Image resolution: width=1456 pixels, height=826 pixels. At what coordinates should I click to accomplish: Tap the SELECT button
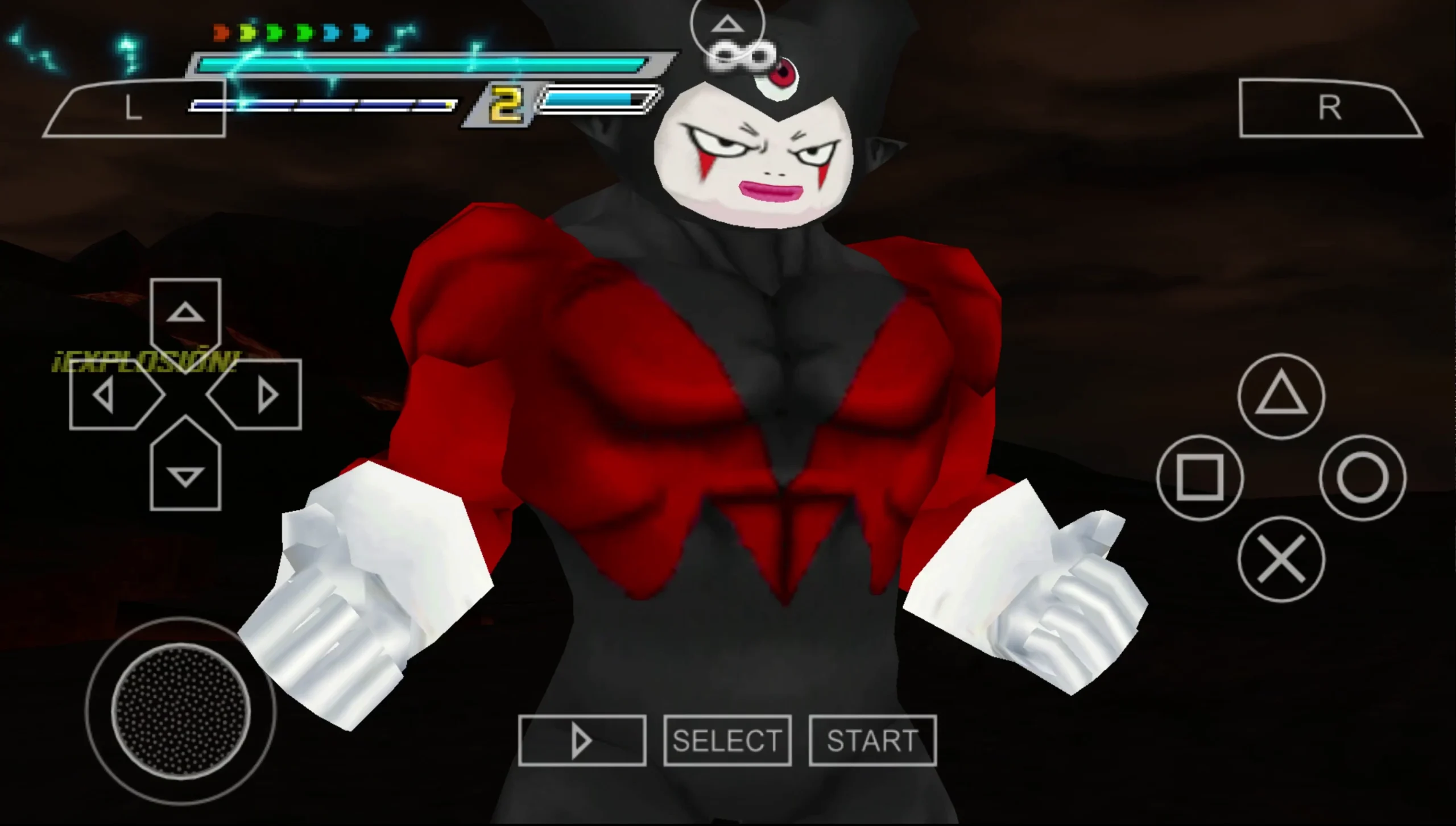(727, 740)
